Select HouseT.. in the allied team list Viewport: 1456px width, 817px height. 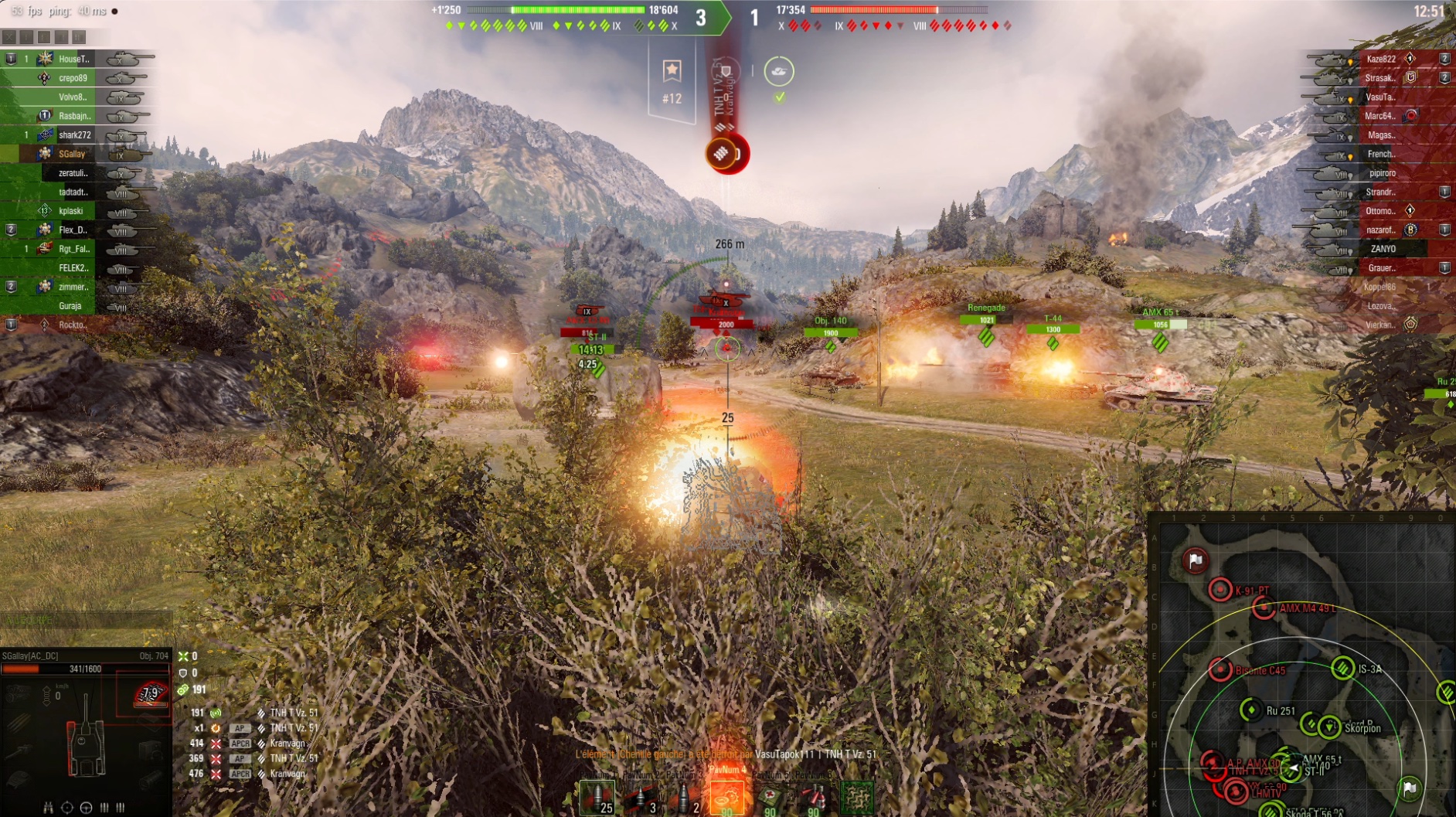tap(74, 59)
